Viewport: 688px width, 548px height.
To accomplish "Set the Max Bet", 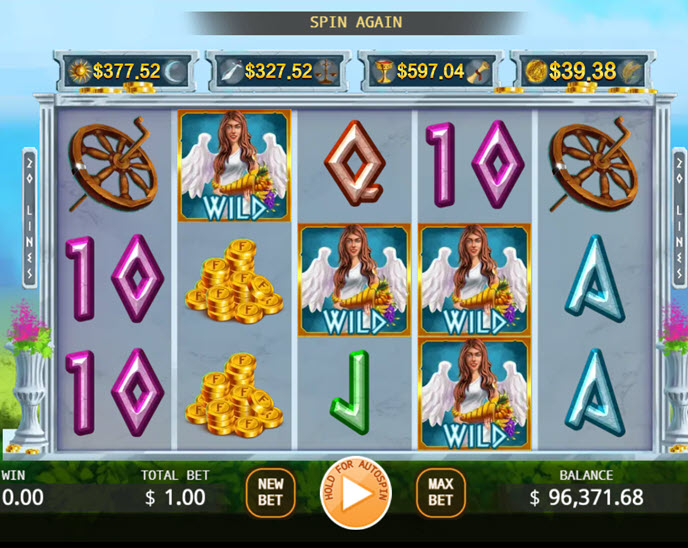I will [441, 492].
